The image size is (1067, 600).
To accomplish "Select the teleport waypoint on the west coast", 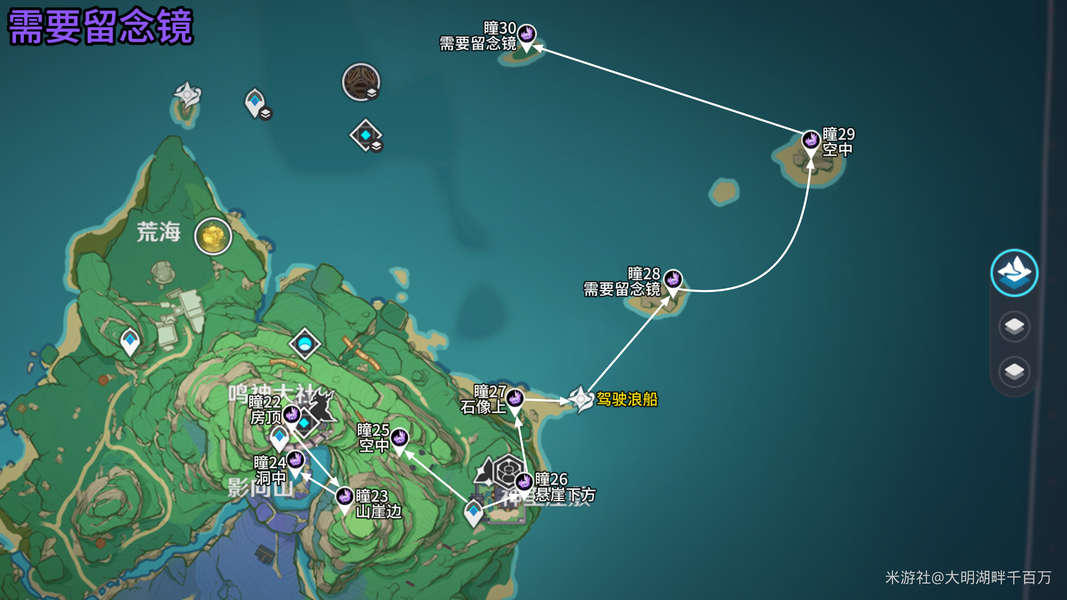I will (x=130, y=341).
